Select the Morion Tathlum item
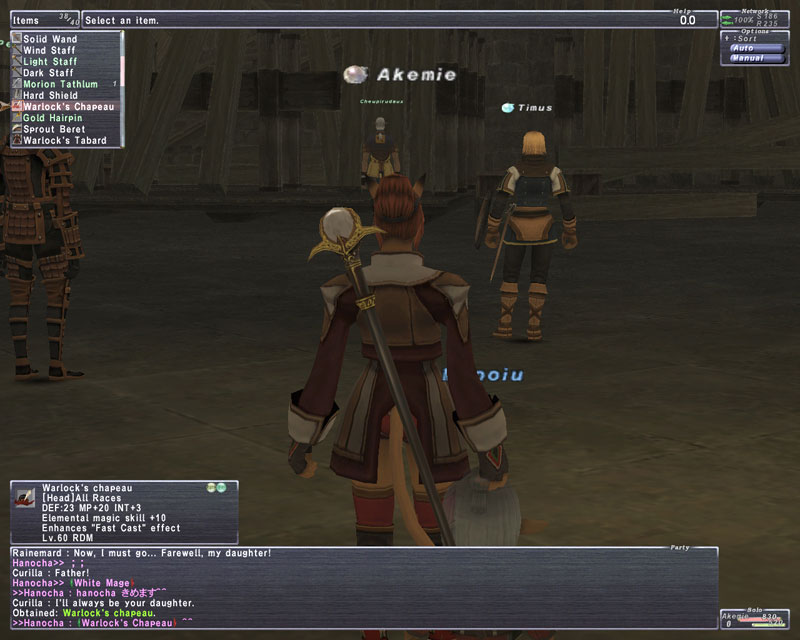 click(x=62, y=84)
